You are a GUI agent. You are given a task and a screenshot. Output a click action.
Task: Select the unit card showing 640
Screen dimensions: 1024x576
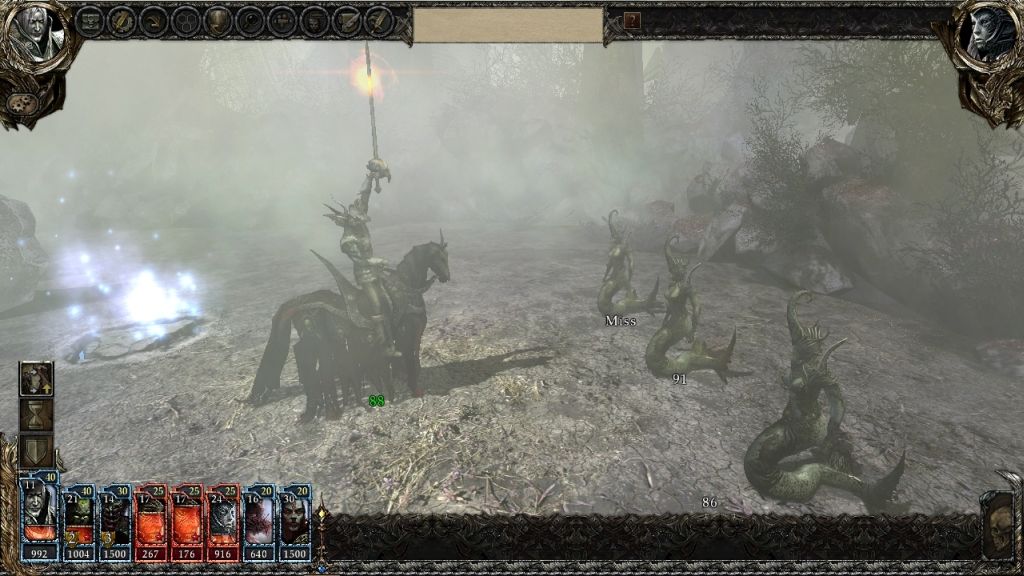[x=259, y=522]
